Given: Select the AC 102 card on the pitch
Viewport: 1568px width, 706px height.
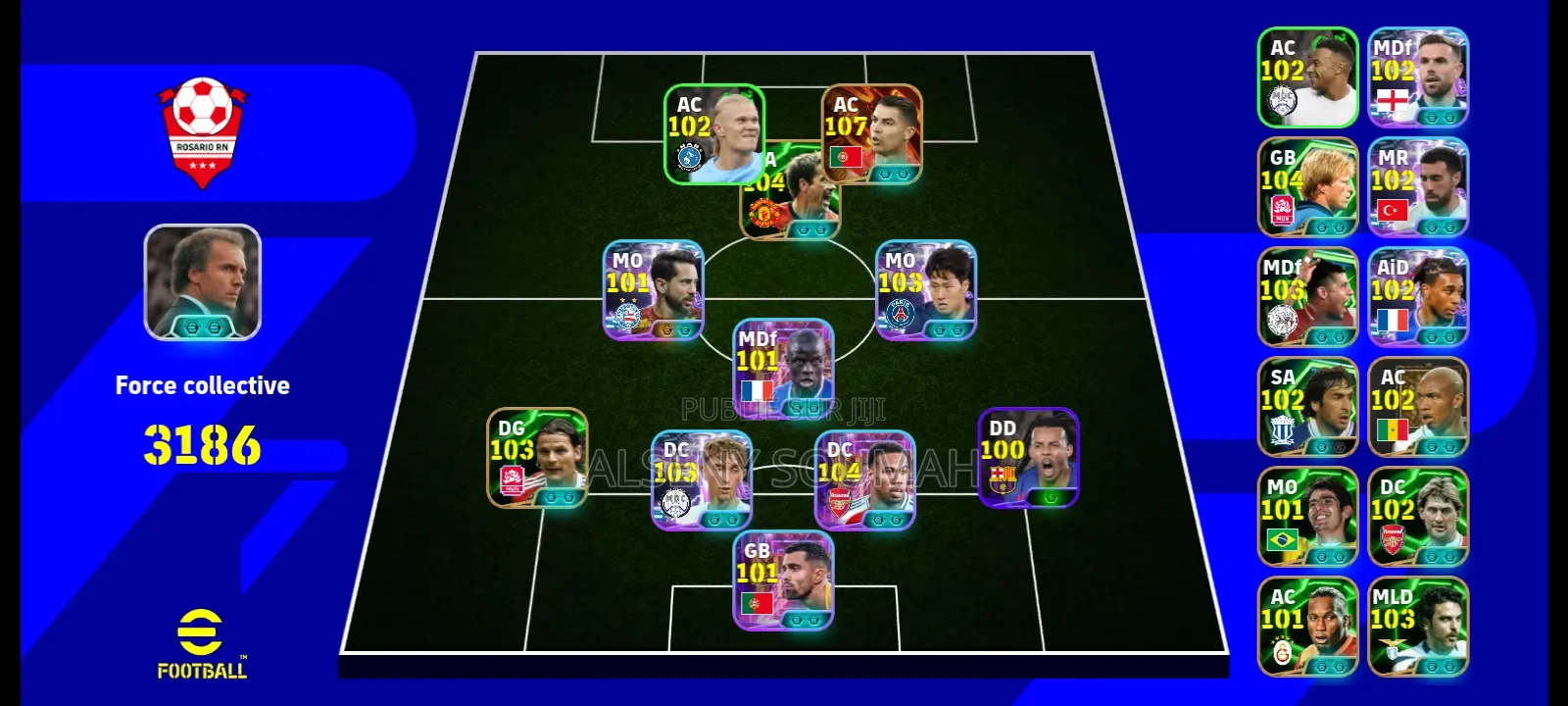Looking at the screenshot, I should [x=713, y=134].
